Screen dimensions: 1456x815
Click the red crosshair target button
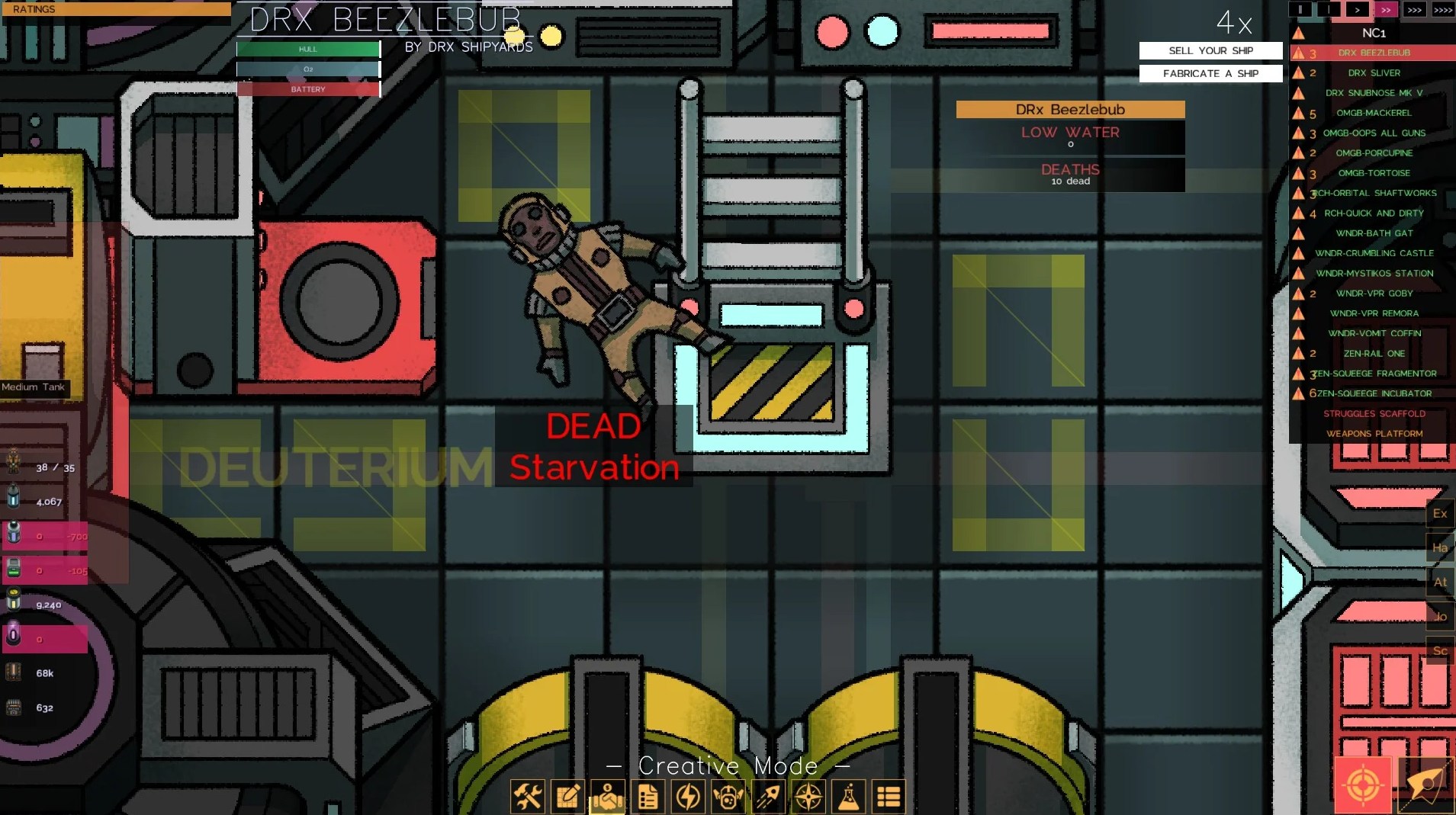(1363, 785)
